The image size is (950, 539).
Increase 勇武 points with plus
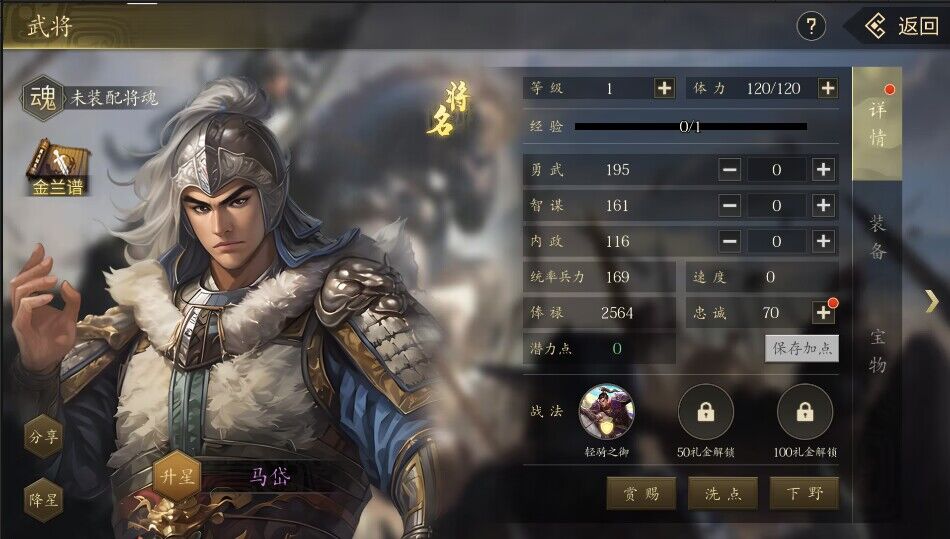823,170
